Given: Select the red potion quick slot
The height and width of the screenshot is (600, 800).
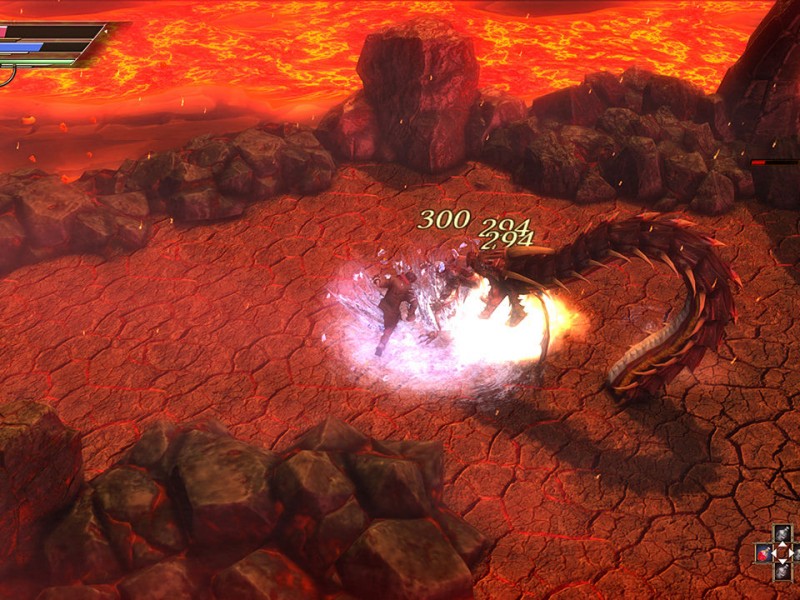Looking at the screenshot, I should (x=765, y=553).
